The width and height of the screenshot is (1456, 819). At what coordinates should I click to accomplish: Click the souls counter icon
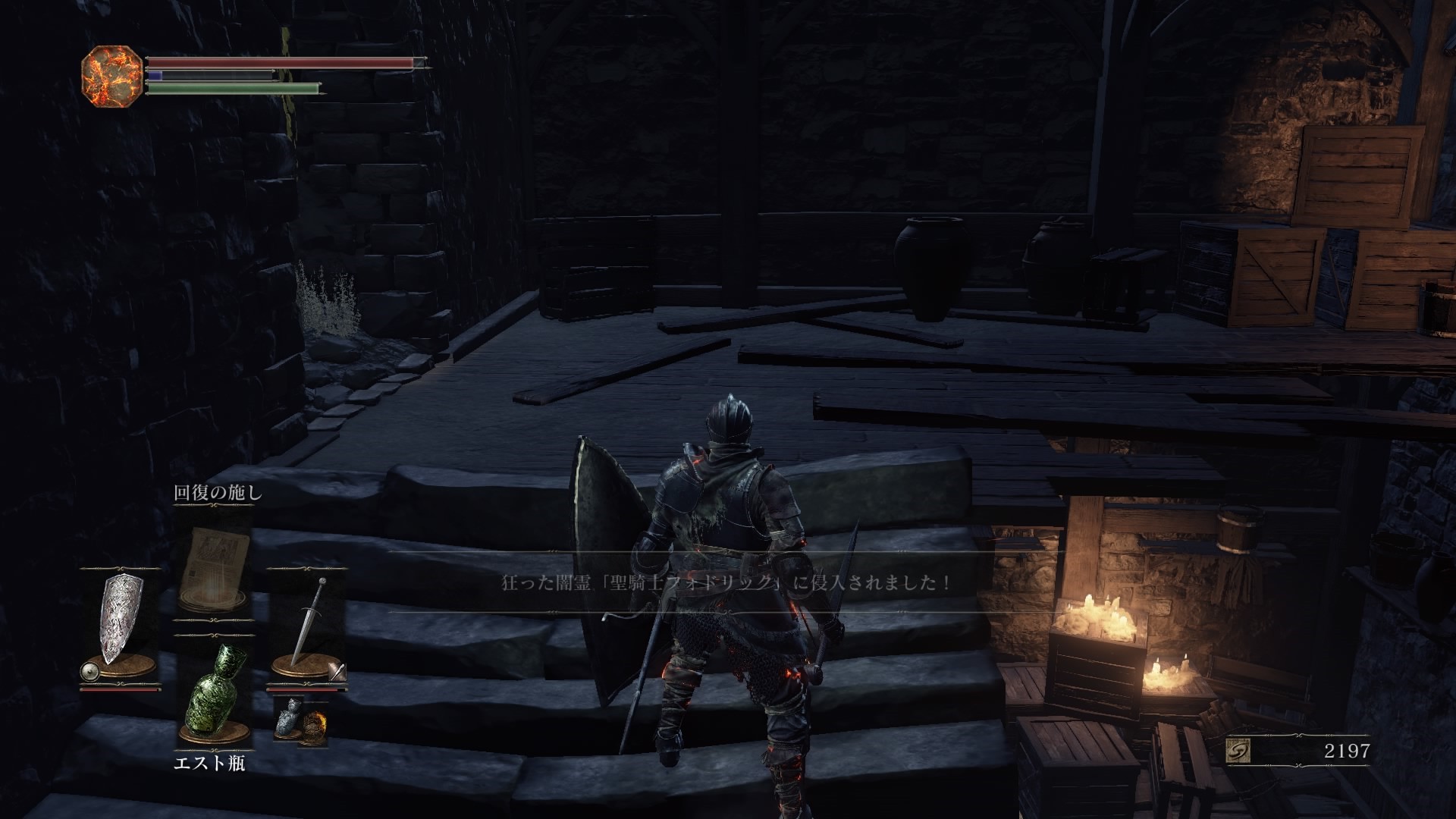point(1238,751)
